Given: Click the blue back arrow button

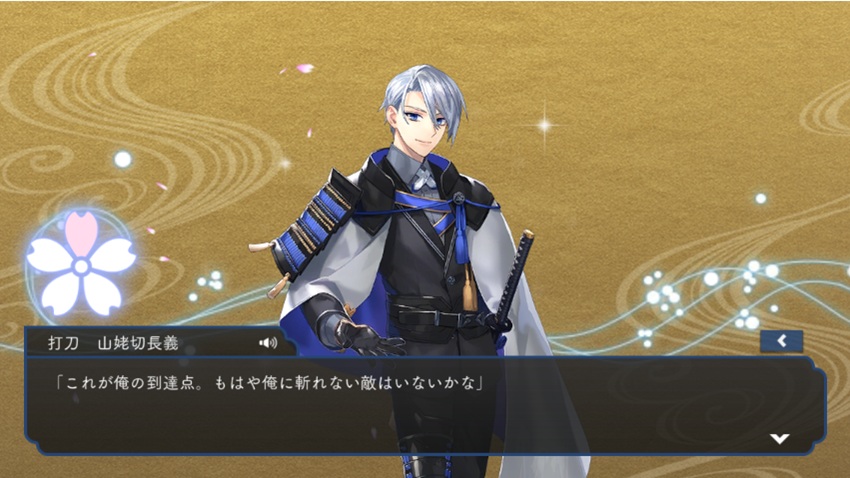Looking at the screenshot, I should tap(781, 341).
